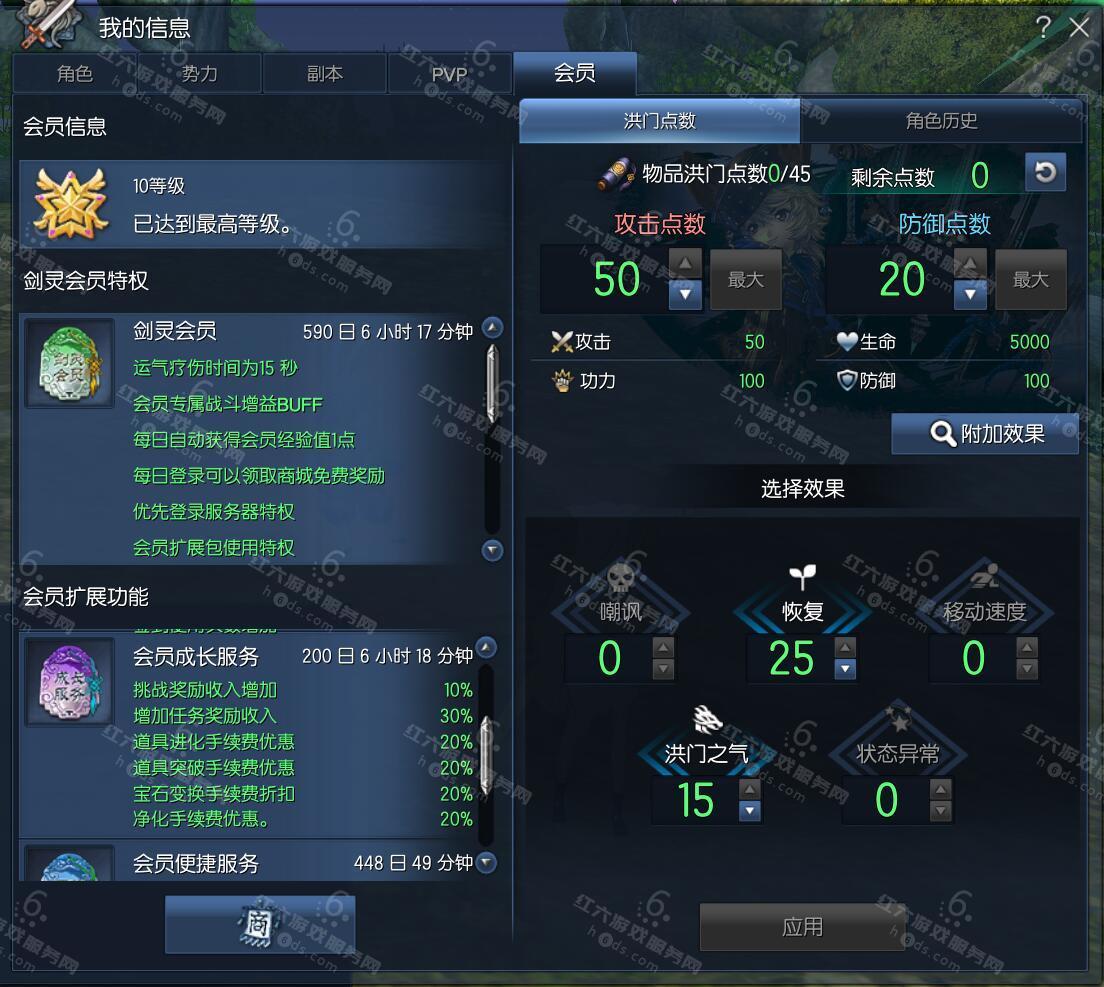Decrease 攻击点数 by one
The width and height of the screenshot is (1104, 987).
click(x=685, y=294)
